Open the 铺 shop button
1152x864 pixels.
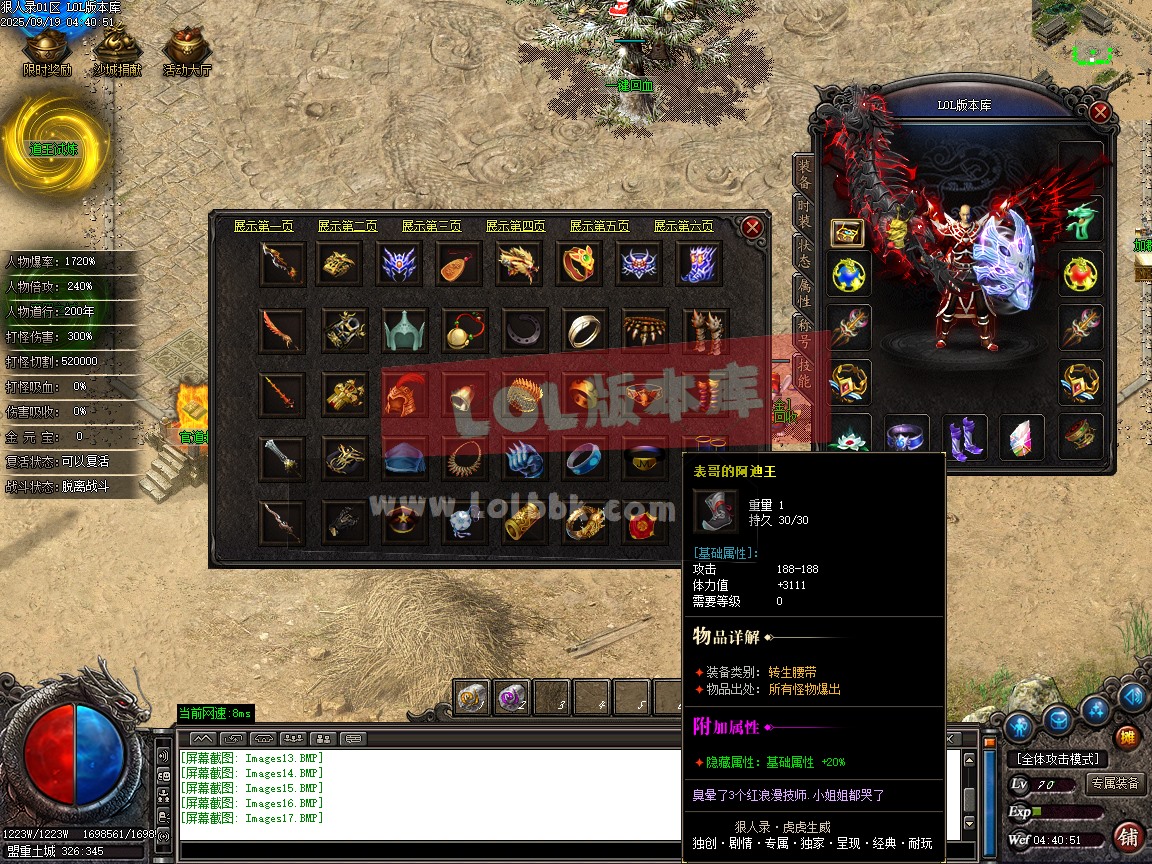coord(1128,836)
